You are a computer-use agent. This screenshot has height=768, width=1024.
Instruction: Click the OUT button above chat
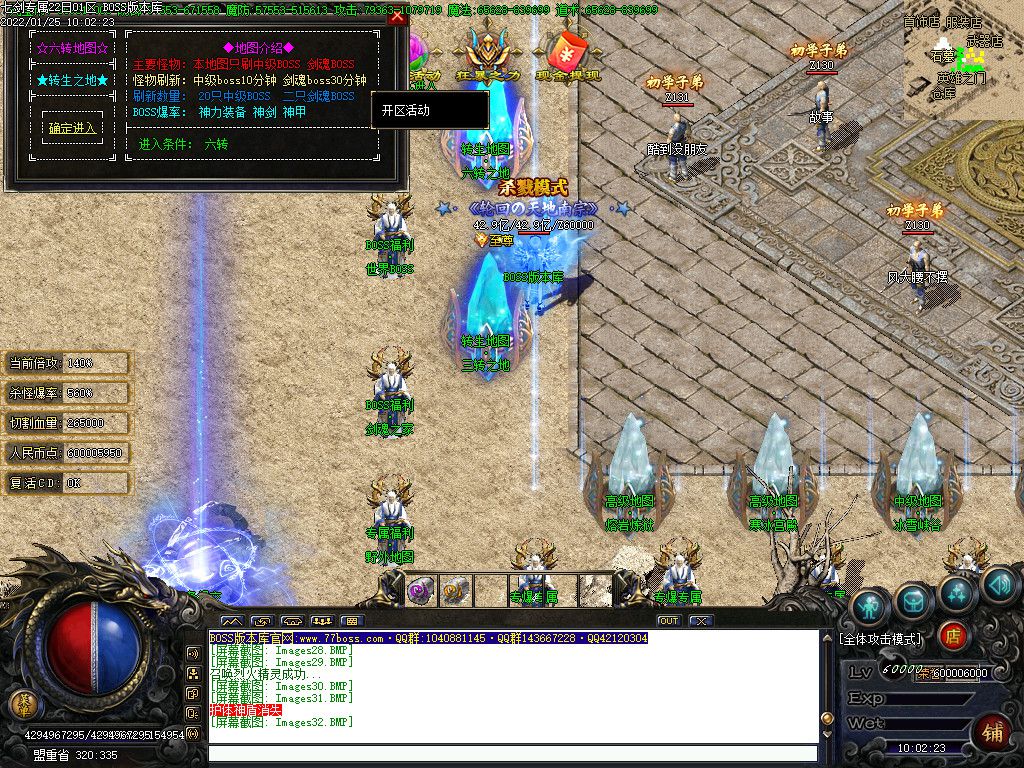(668, 621)
